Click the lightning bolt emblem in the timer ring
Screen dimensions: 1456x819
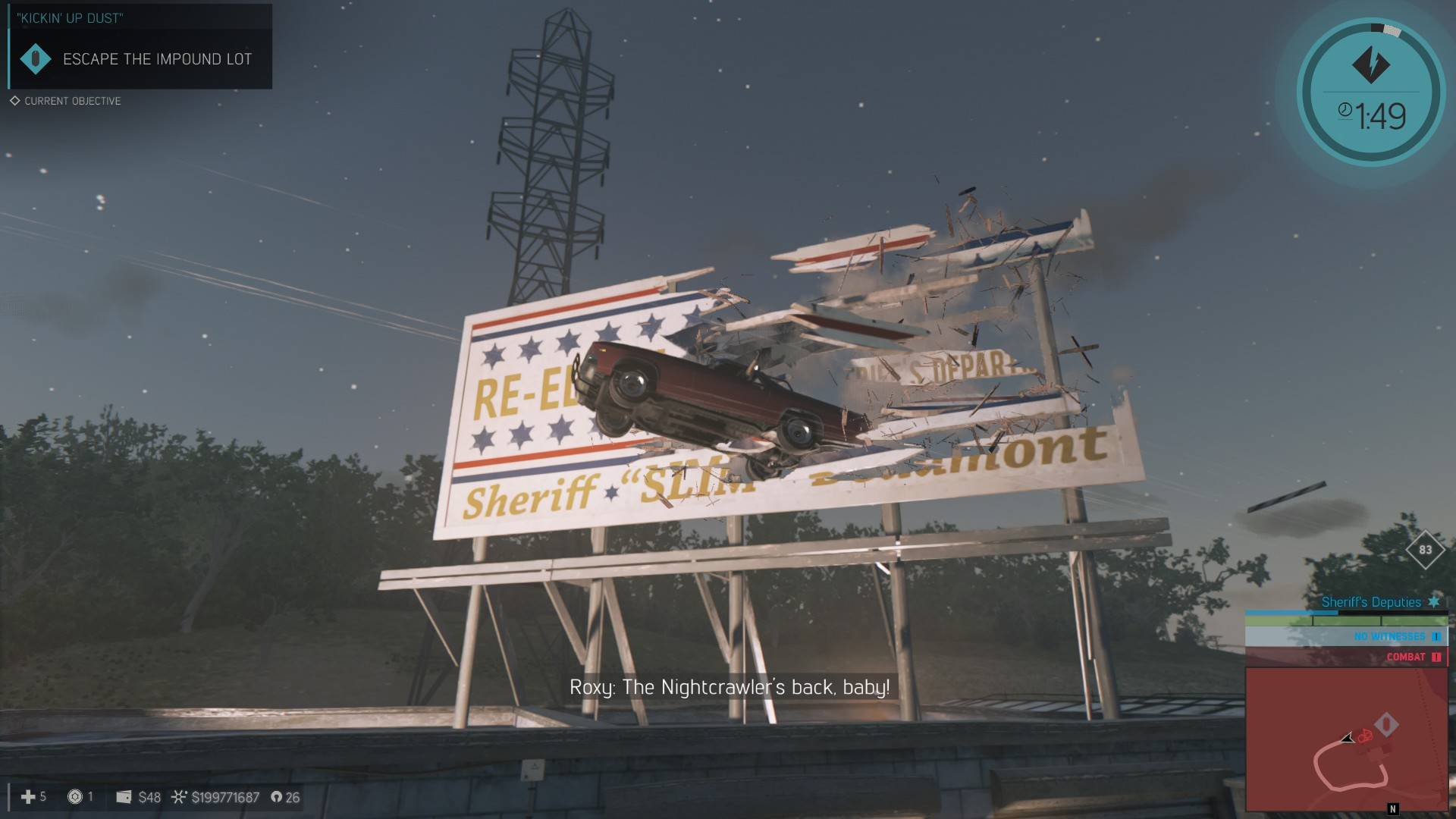(x=1370, y=64)
